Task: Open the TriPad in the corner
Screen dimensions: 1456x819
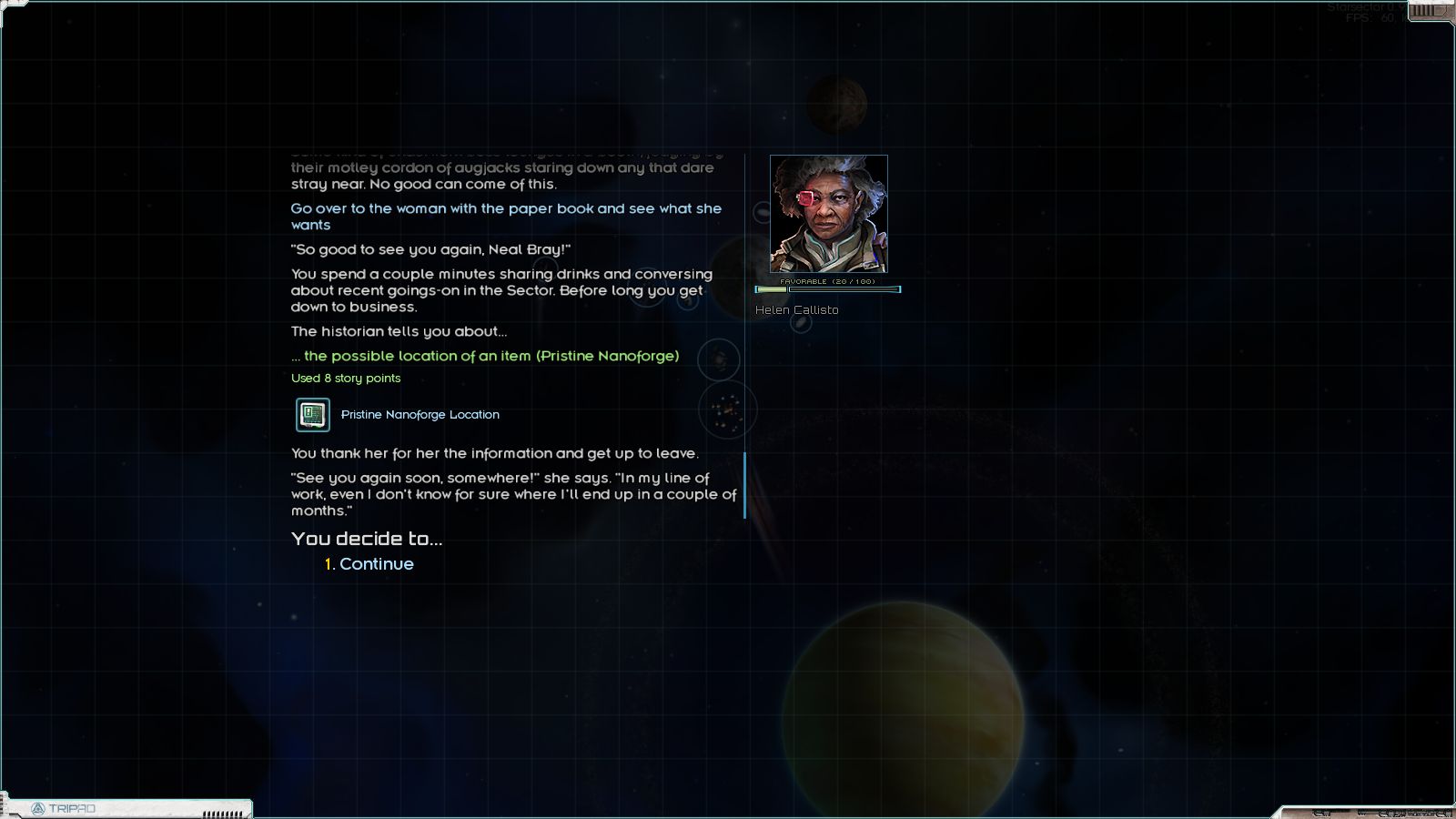Action: 64,808
